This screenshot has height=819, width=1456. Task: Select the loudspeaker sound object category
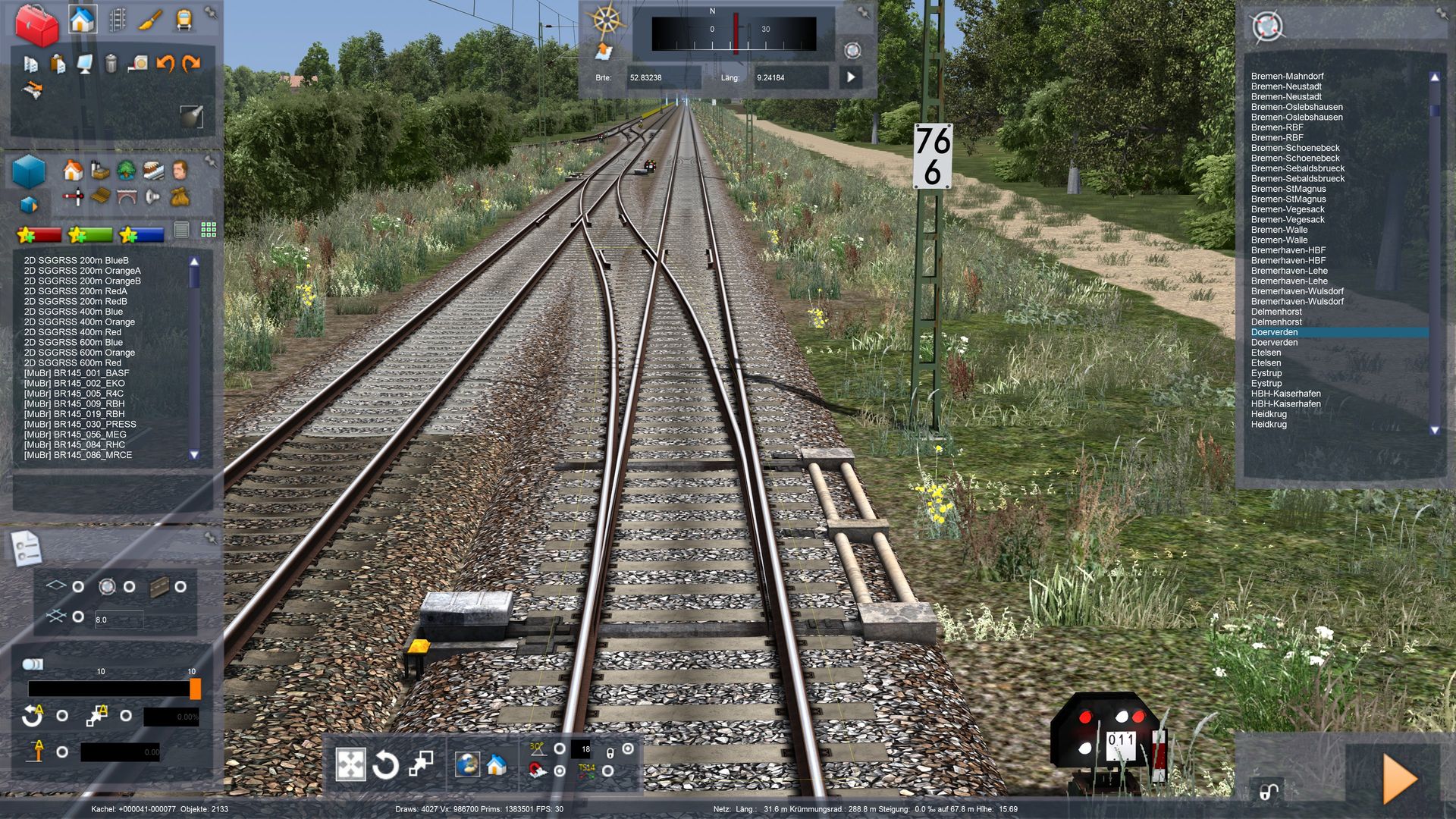click(x=152, y=197)
